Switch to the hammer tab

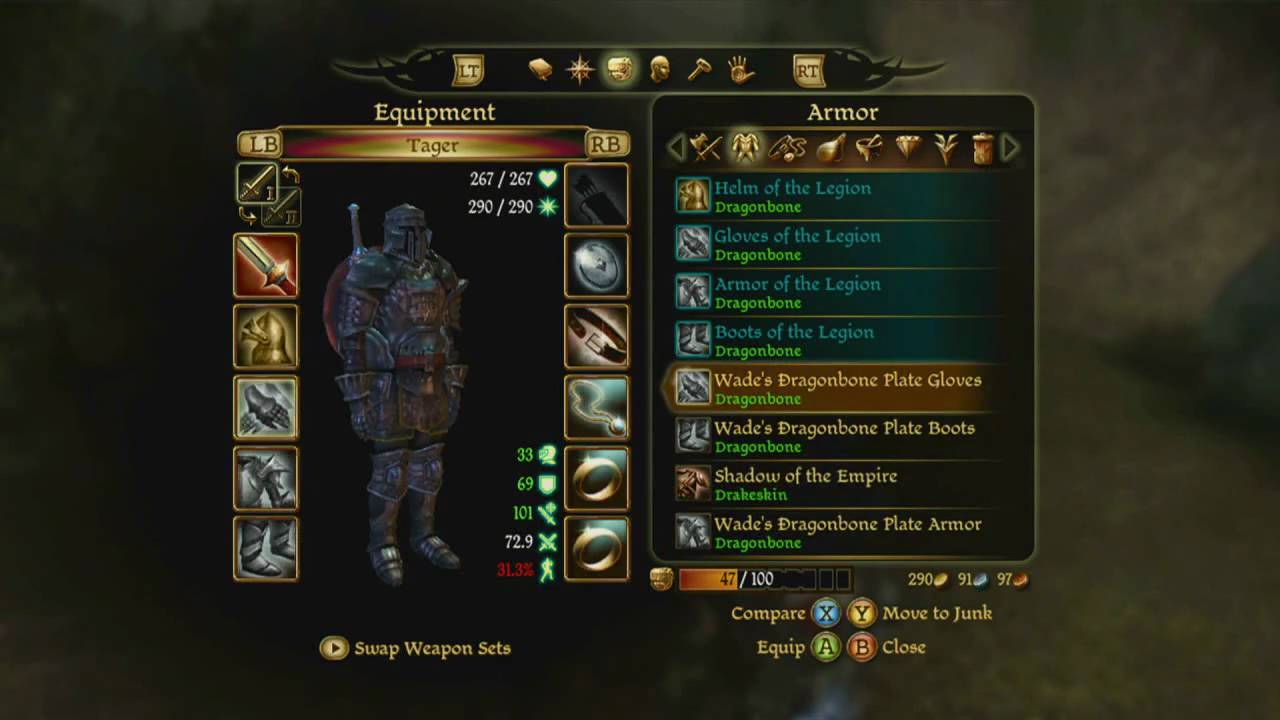[698, 69]
